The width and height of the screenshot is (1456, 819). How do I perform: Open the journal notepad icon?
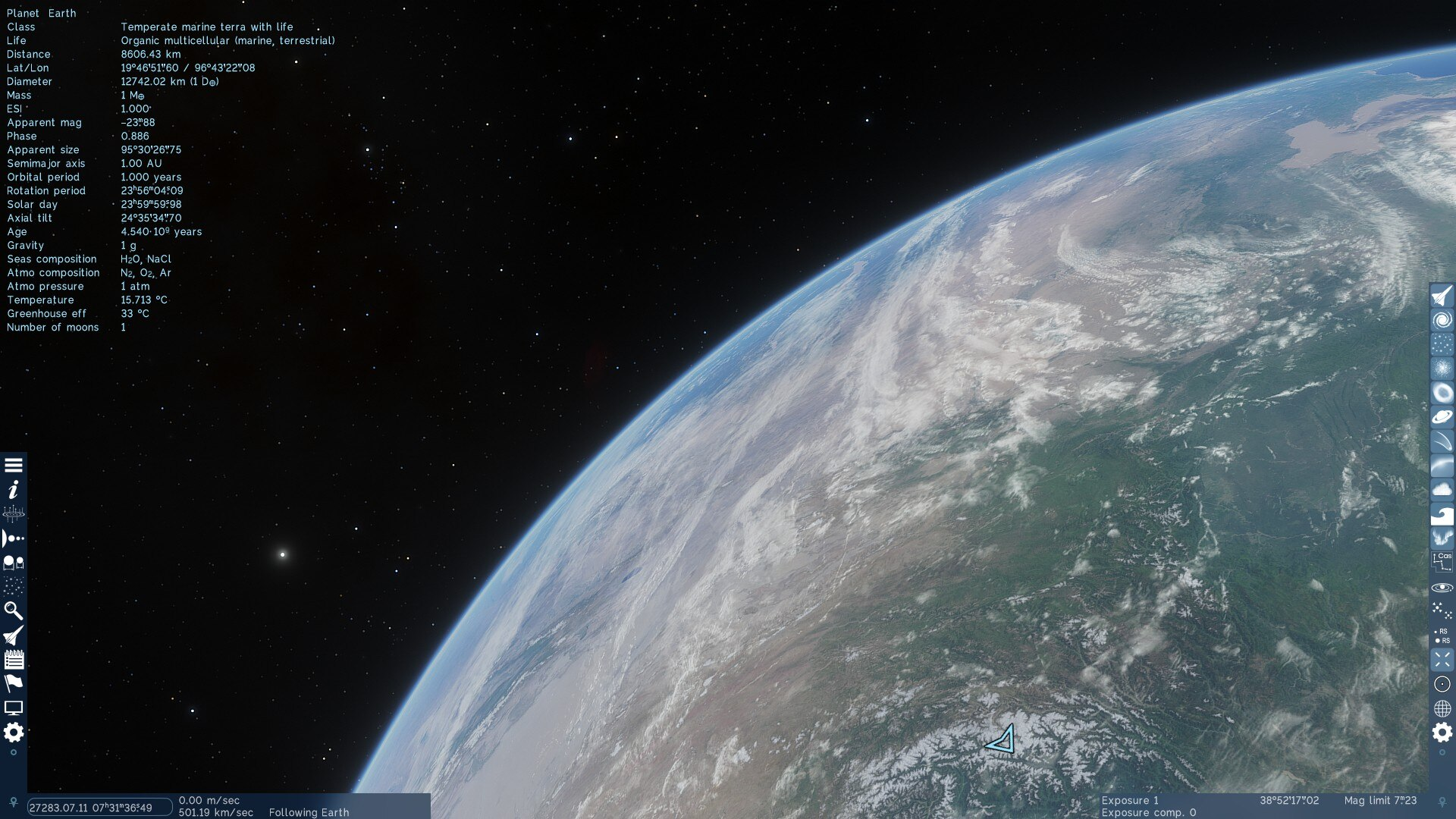coord(14,660)
